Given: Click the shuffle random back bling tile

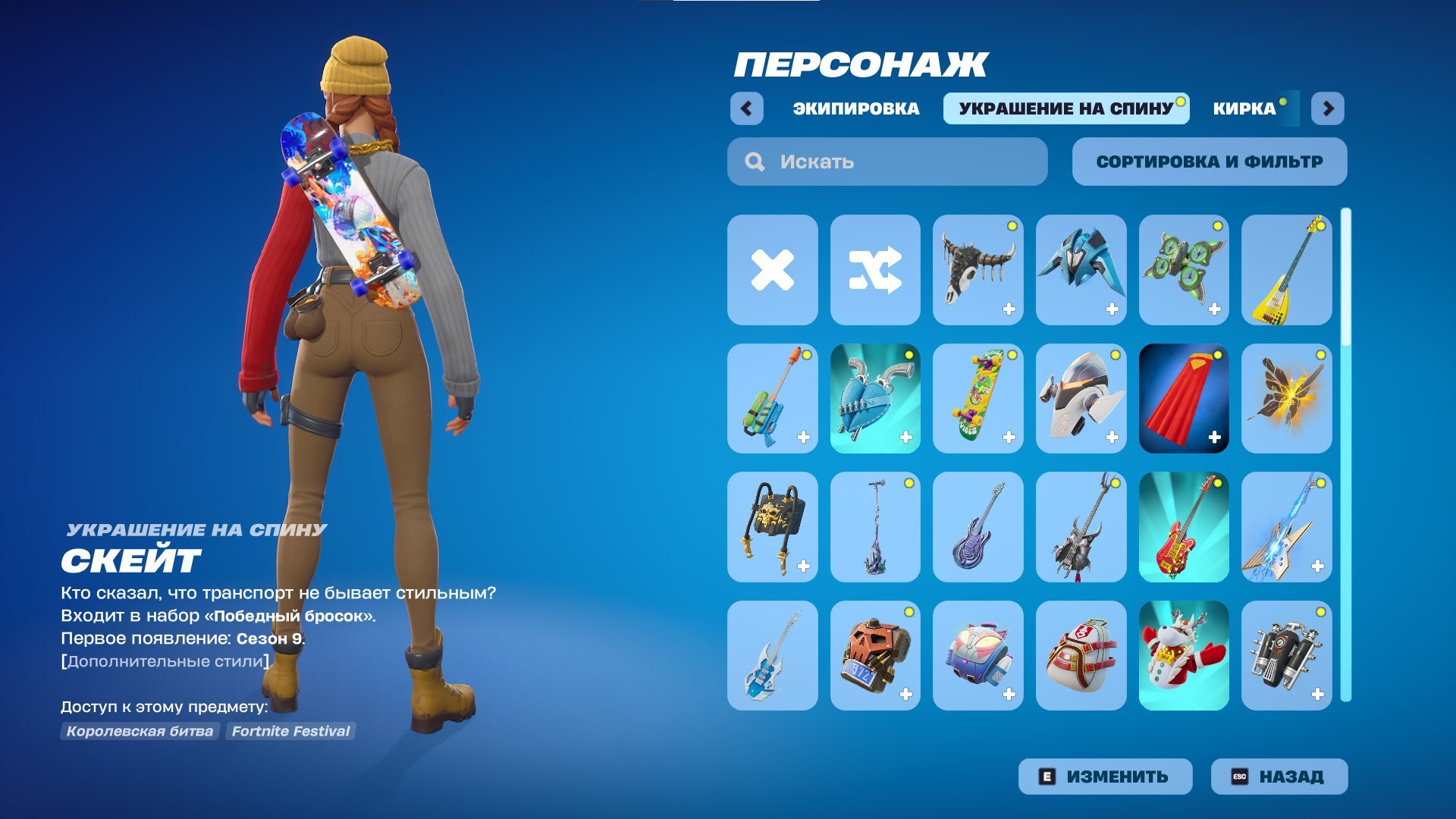Looking at the screenshot, I should coord(874,271).
